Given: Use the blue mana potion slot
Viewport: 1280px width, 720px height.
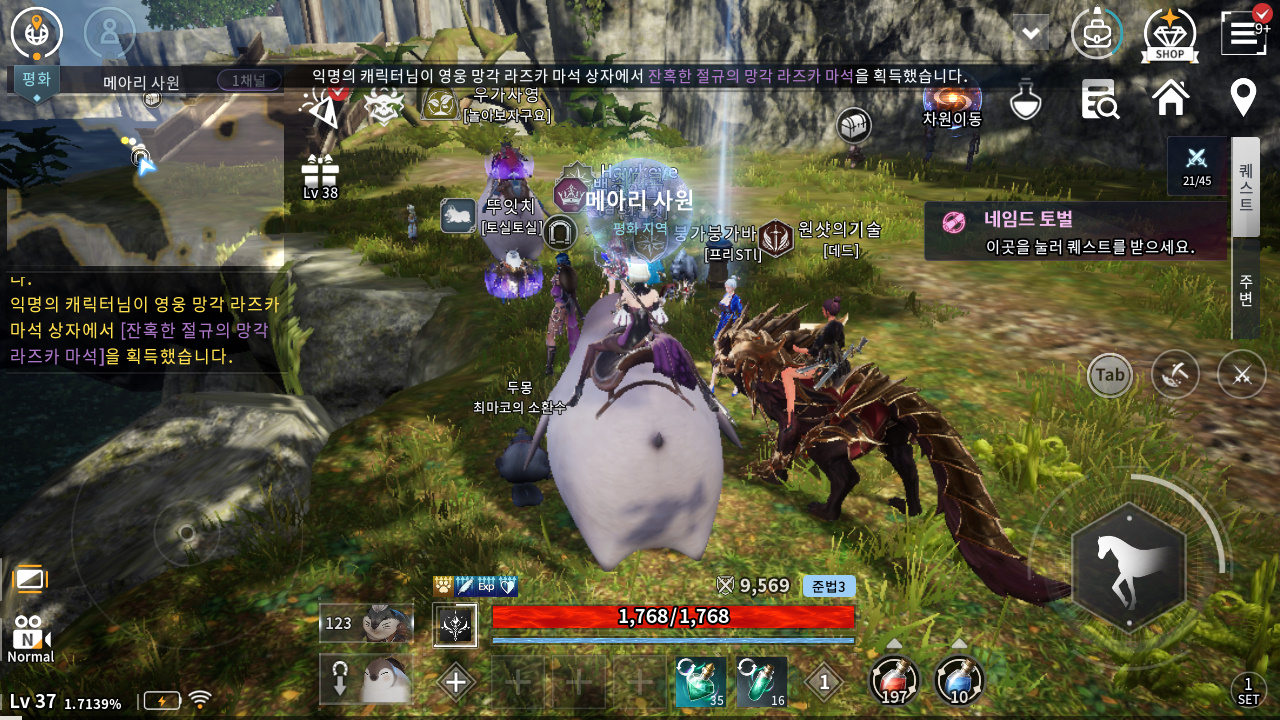Looking at the screenshot, I should pyautogui.click(x=959, y=681).
